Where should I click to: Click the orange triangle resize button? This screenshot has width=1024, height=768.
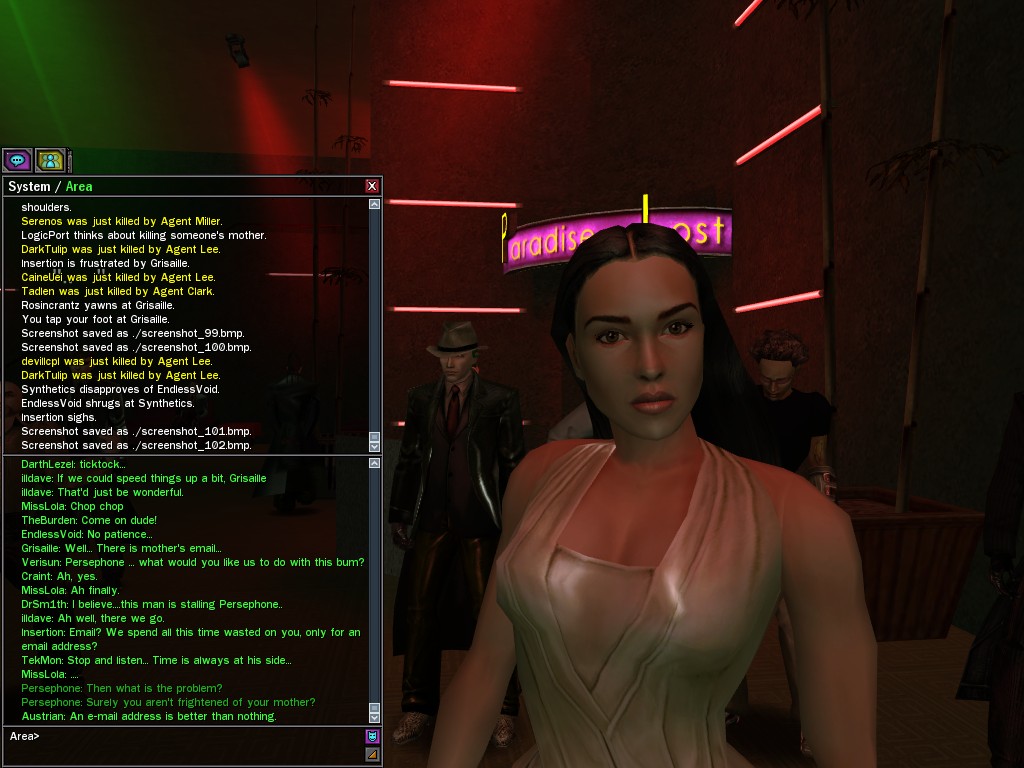[372, 754]
